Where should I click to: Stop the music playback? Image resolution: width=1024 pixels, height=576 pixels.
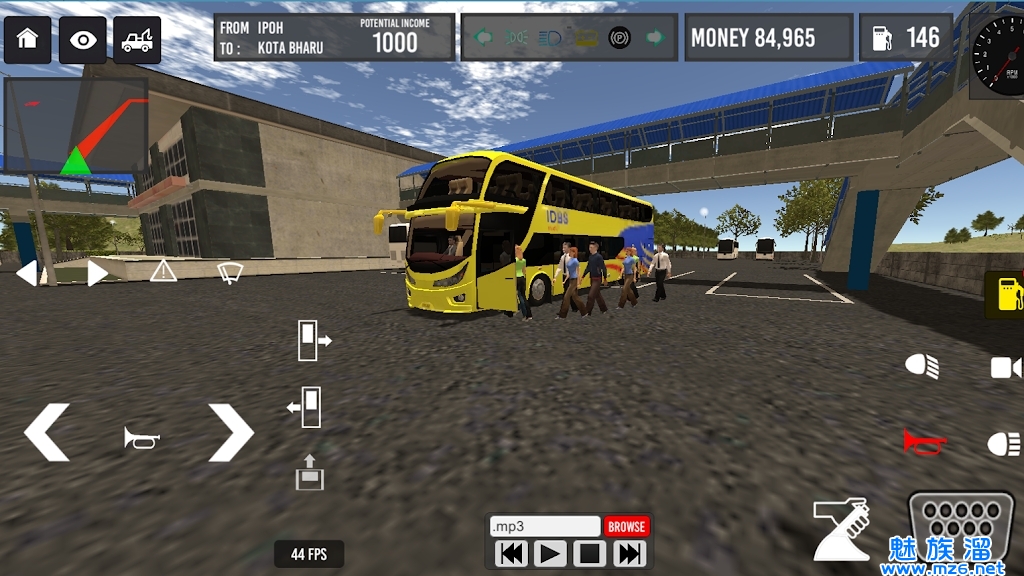[x=589, y=553]
